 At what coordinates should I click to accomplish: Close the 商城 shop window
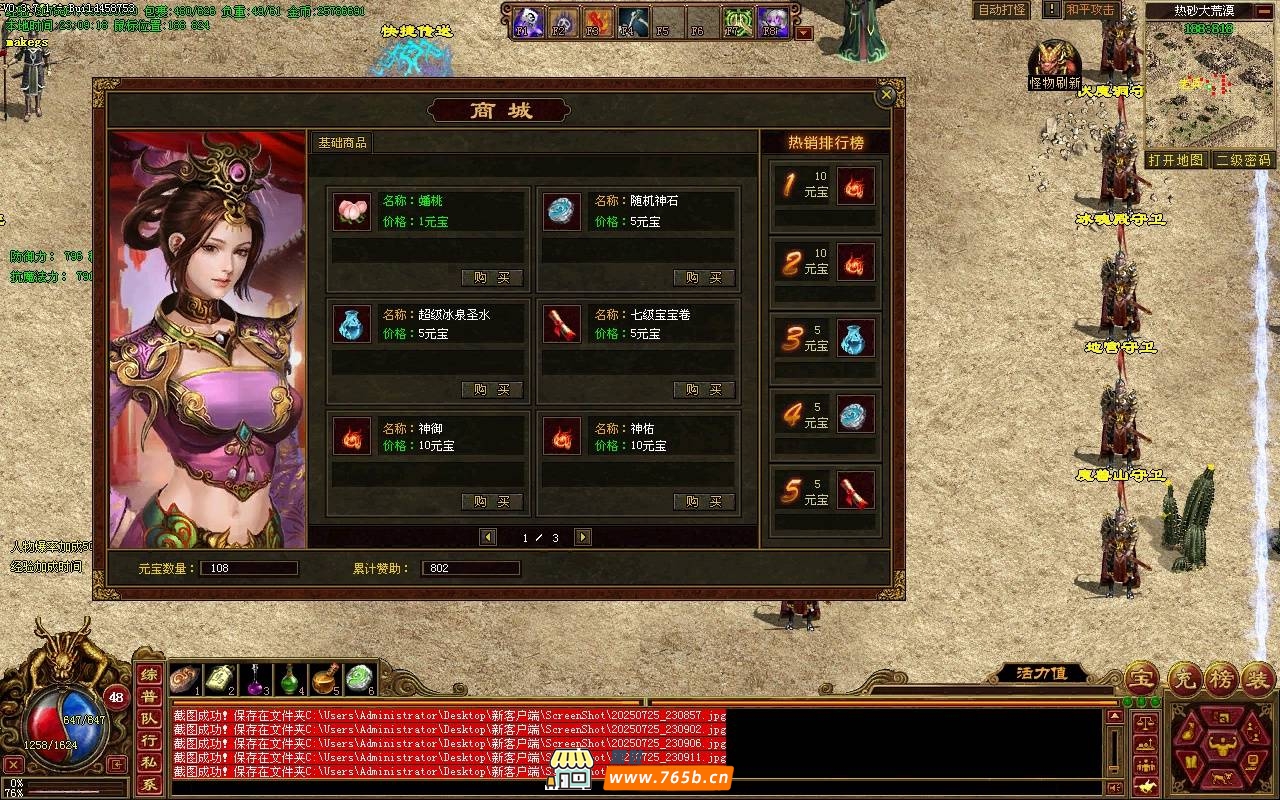886,95
